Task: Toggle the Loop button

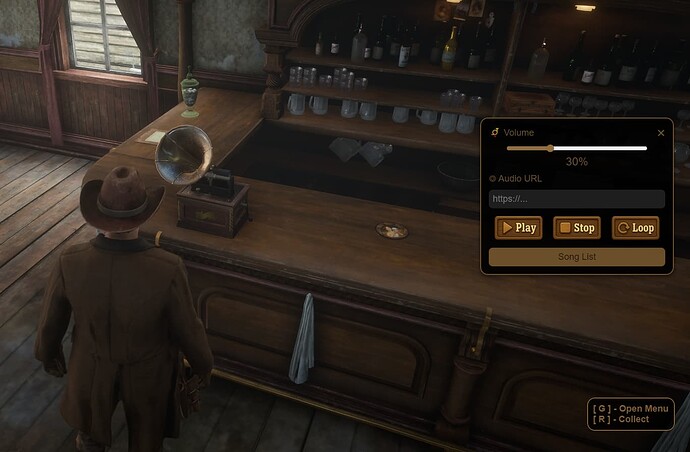Action: click(635, 228)
